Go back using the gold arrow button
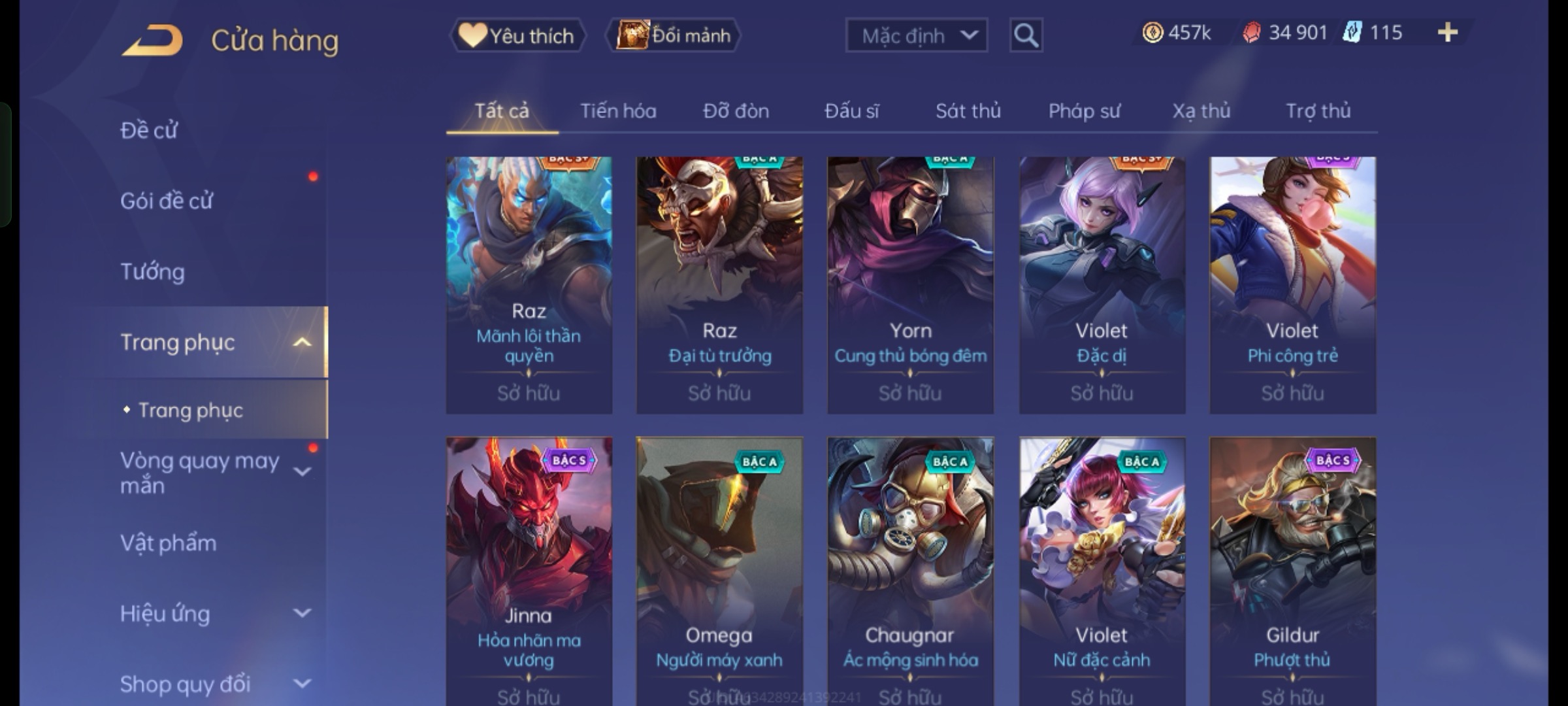 click(x=152, y=41)
